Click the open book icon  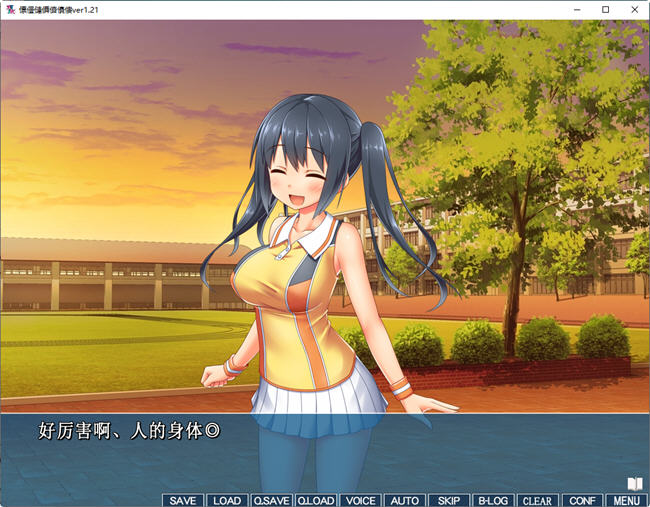[x=634, y=483]
